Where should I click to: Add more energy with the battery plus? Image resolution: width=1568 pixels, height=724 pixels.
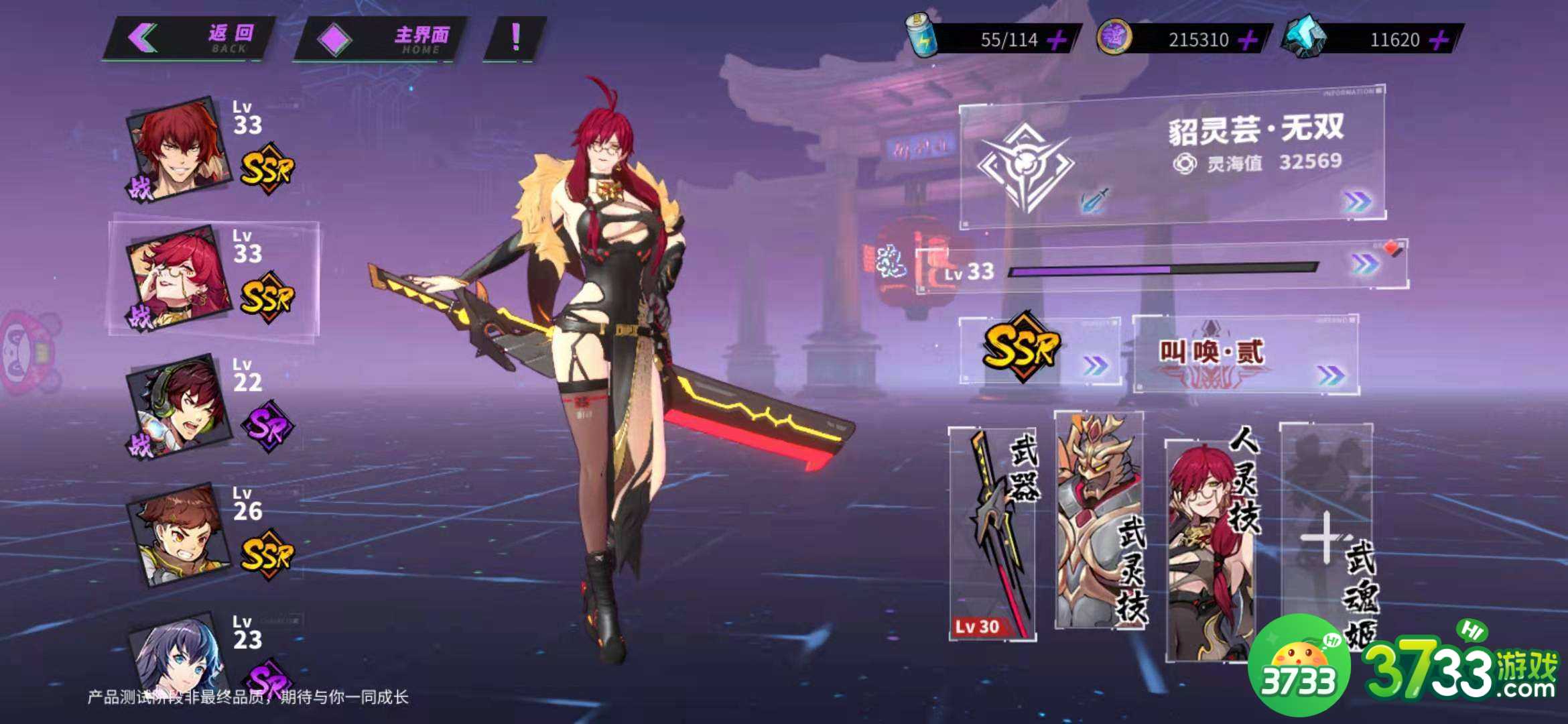tap(1057, 40)
